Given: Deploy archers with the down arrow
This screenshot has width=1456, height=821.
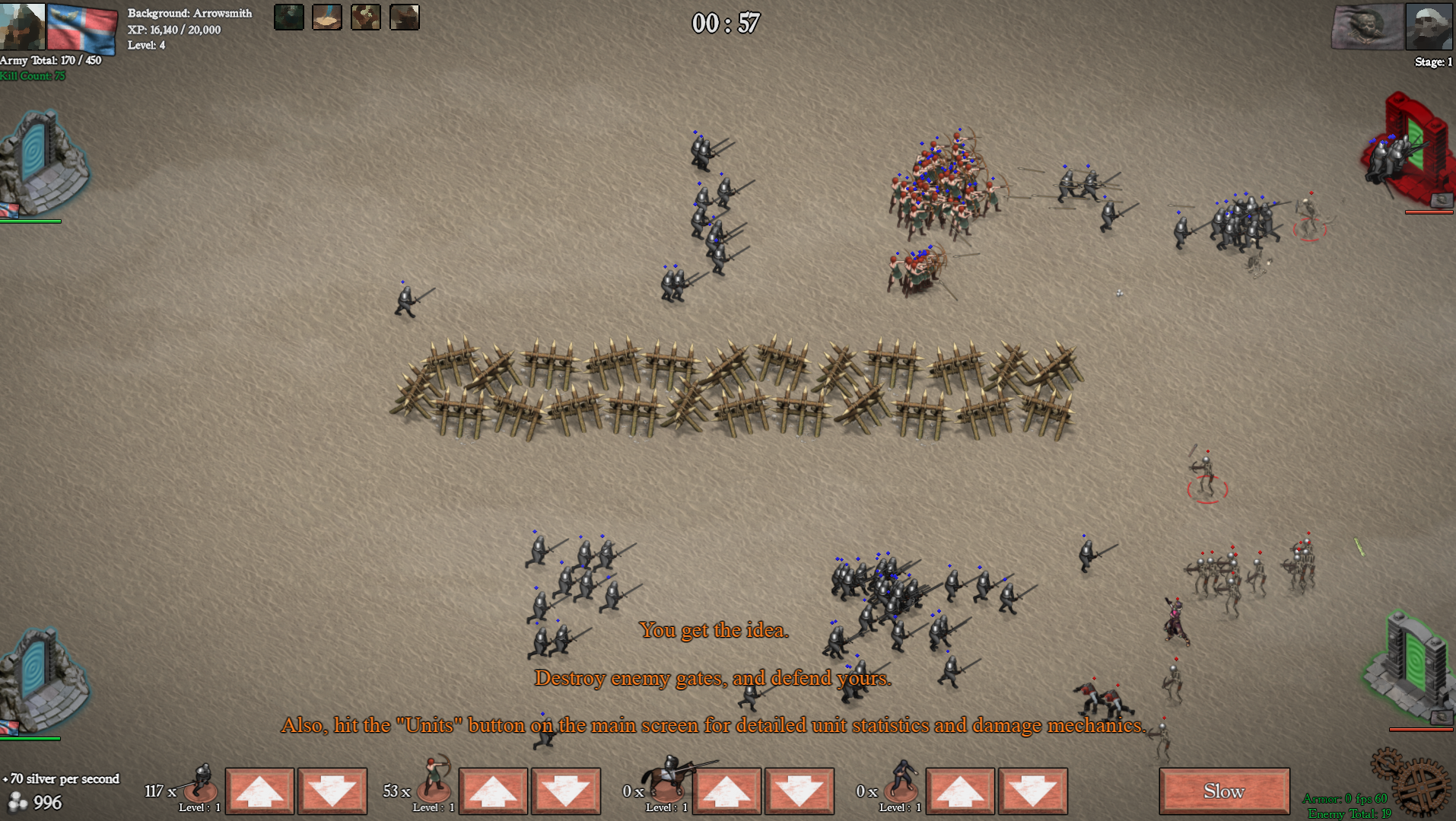Looking at the screenshot, I should [565, 791].
